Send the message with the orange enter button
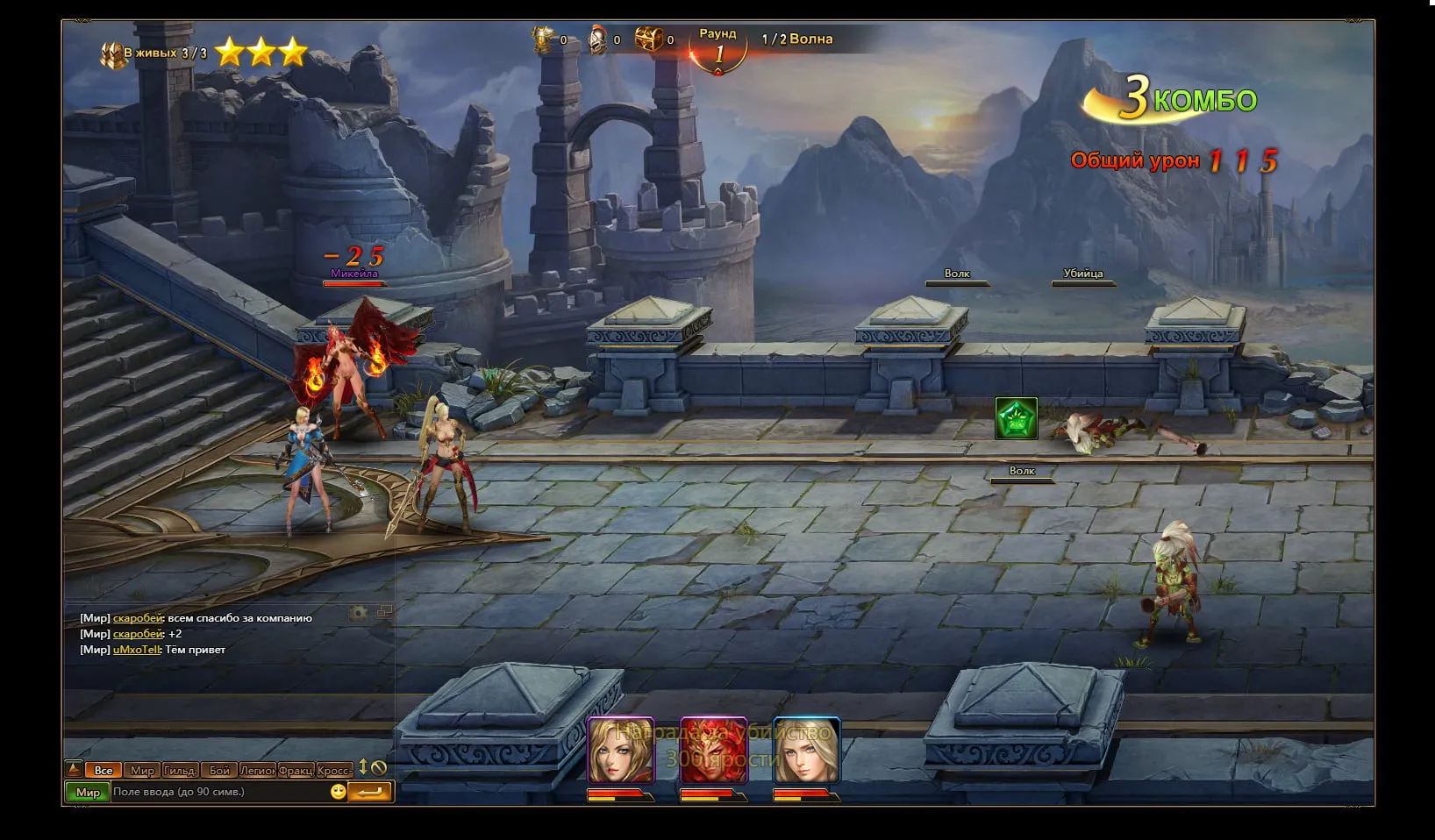 point(369,792)
